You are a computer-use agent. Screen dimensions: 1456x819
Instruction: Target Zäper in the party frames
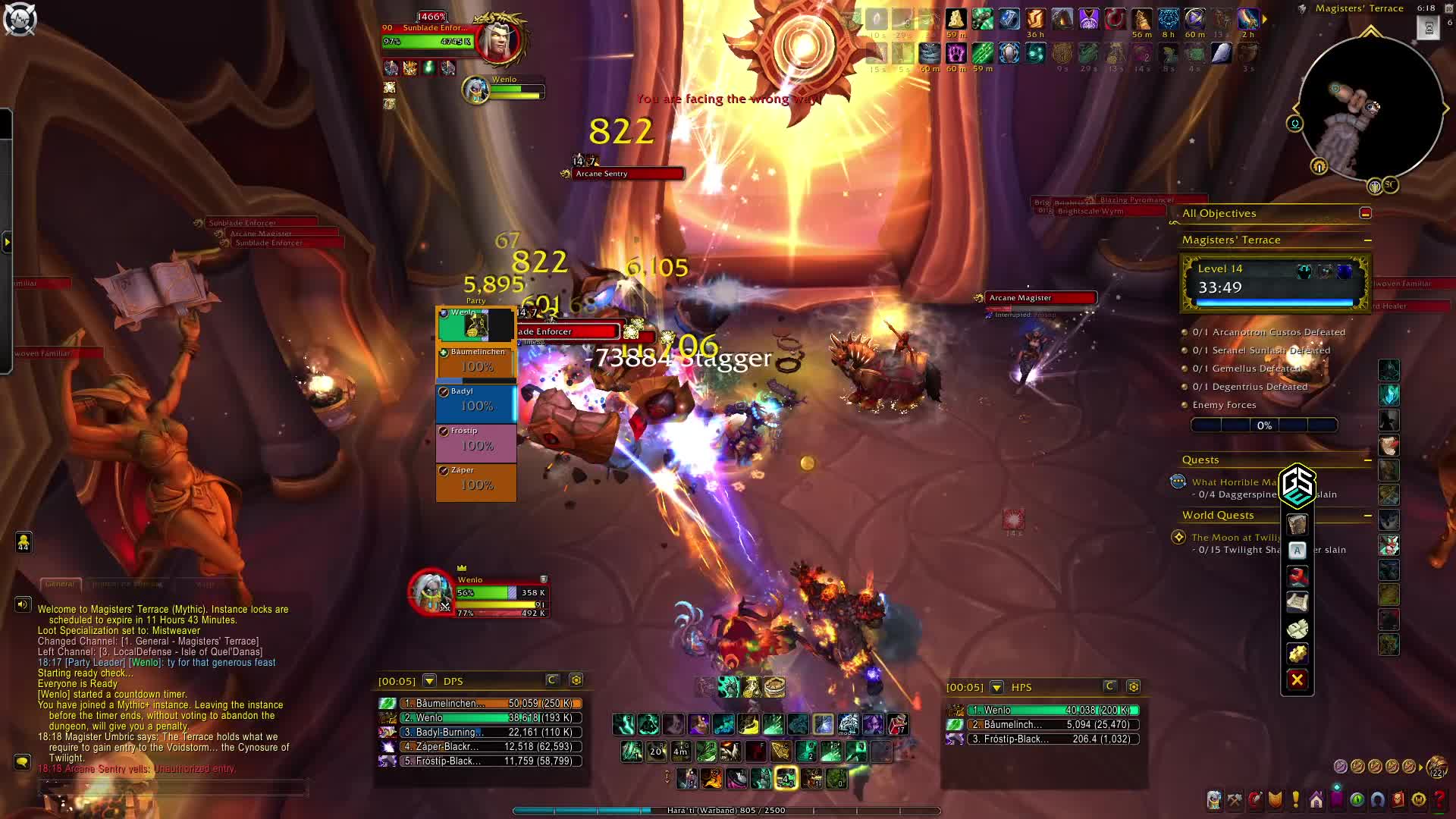tap(476, 482)
